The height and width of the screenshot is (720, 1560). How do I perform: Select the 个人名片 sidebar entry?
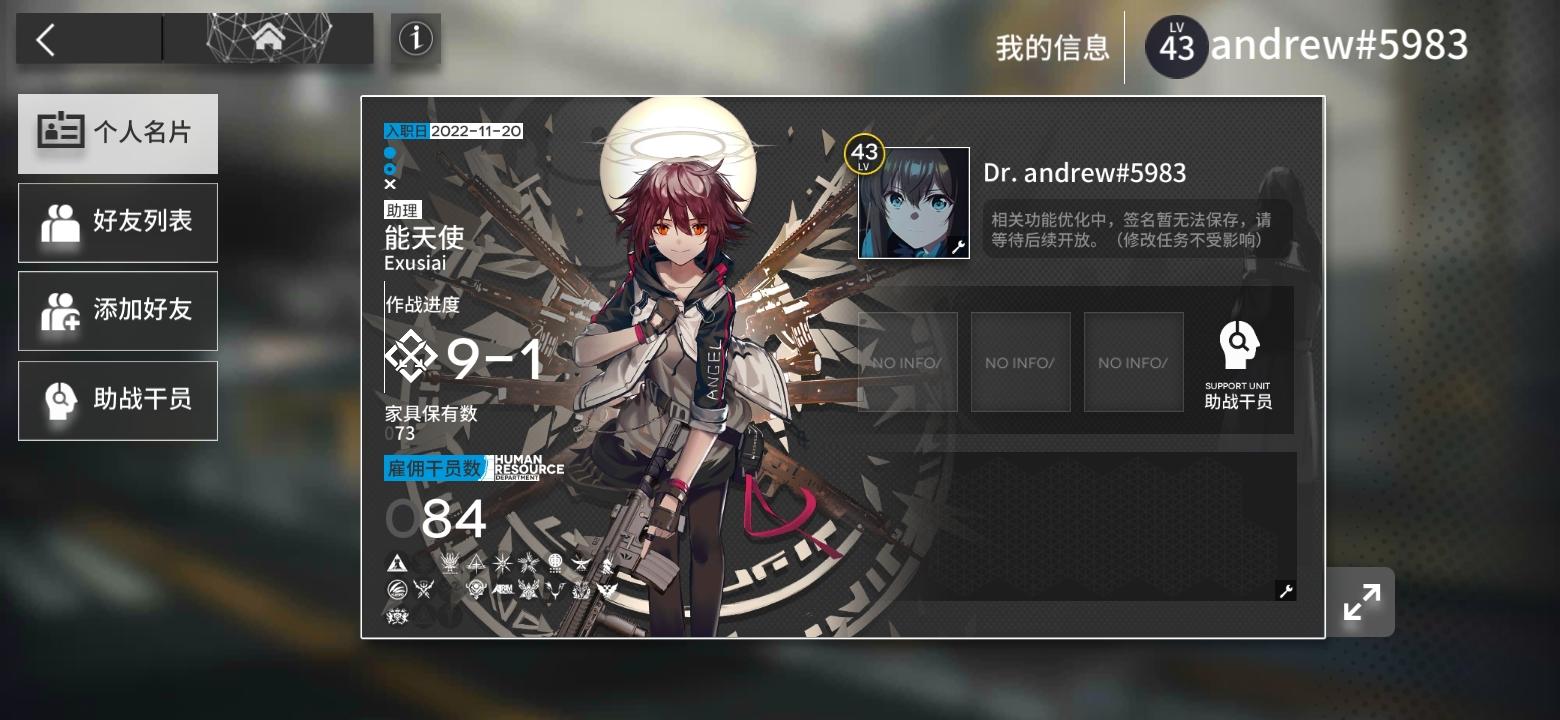click(x=117, y=133)
